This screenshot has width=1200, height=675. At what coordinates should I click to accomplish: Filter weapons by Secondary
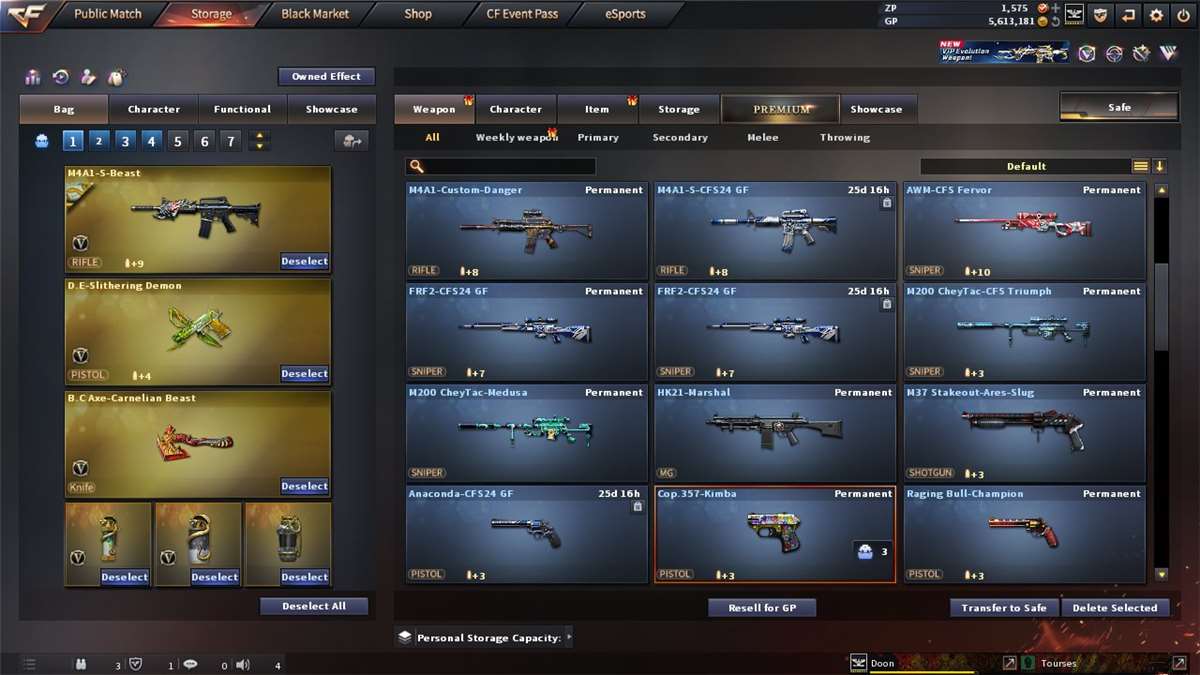click(x=680, y=137)
